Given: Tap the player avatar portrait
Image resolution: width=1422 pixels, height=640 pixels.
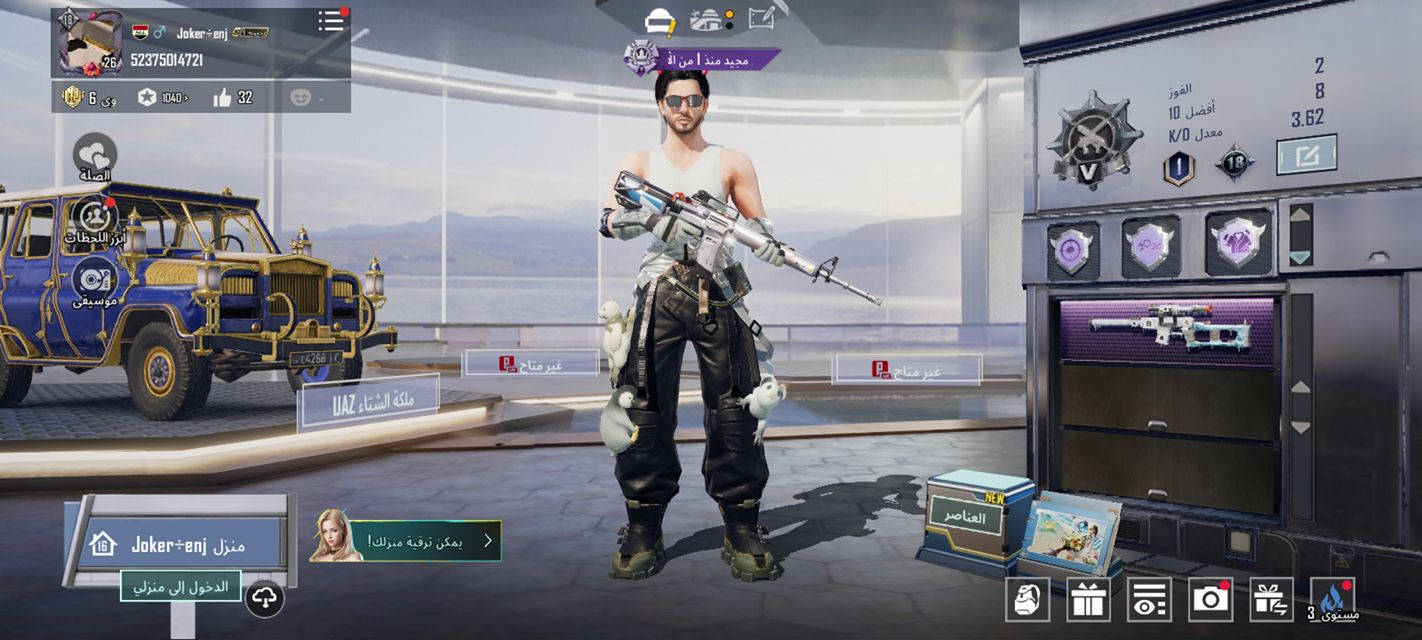Looking at the screenshot, I should (90, 42).
